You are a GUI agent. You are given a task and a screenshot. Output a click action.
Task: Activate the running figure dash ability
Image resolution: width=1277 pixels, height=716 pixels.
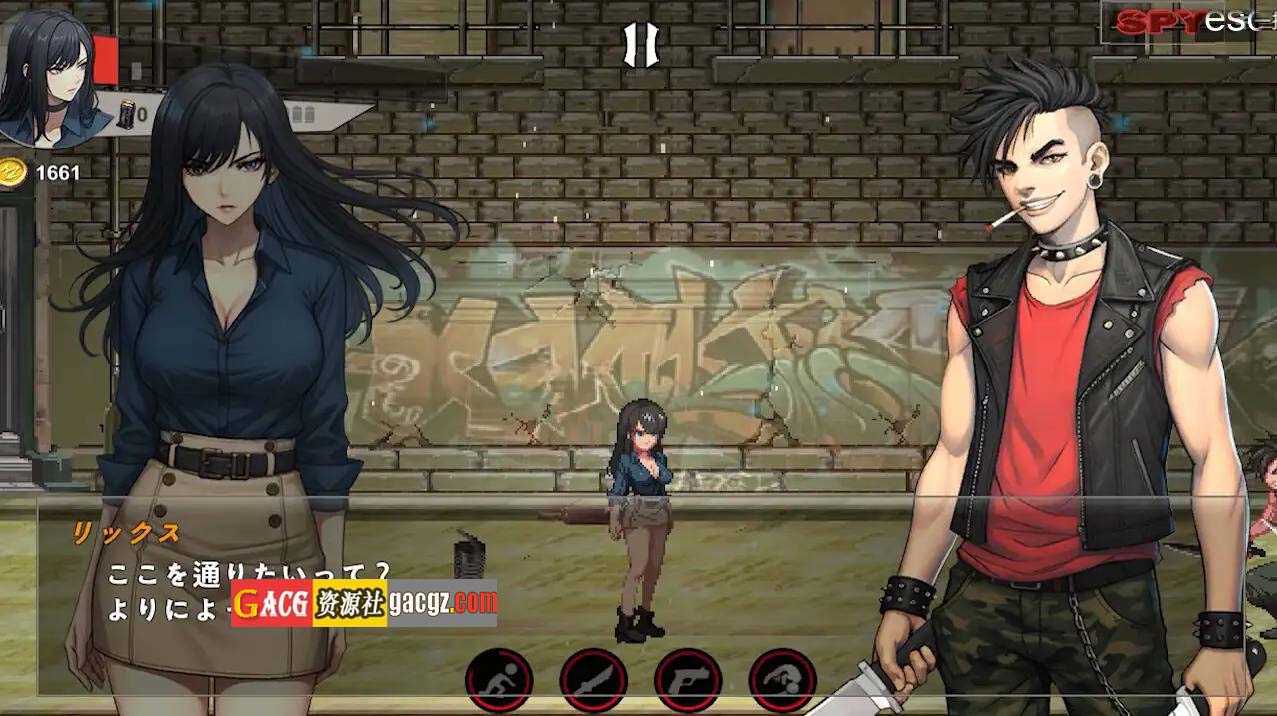point(498,679)
